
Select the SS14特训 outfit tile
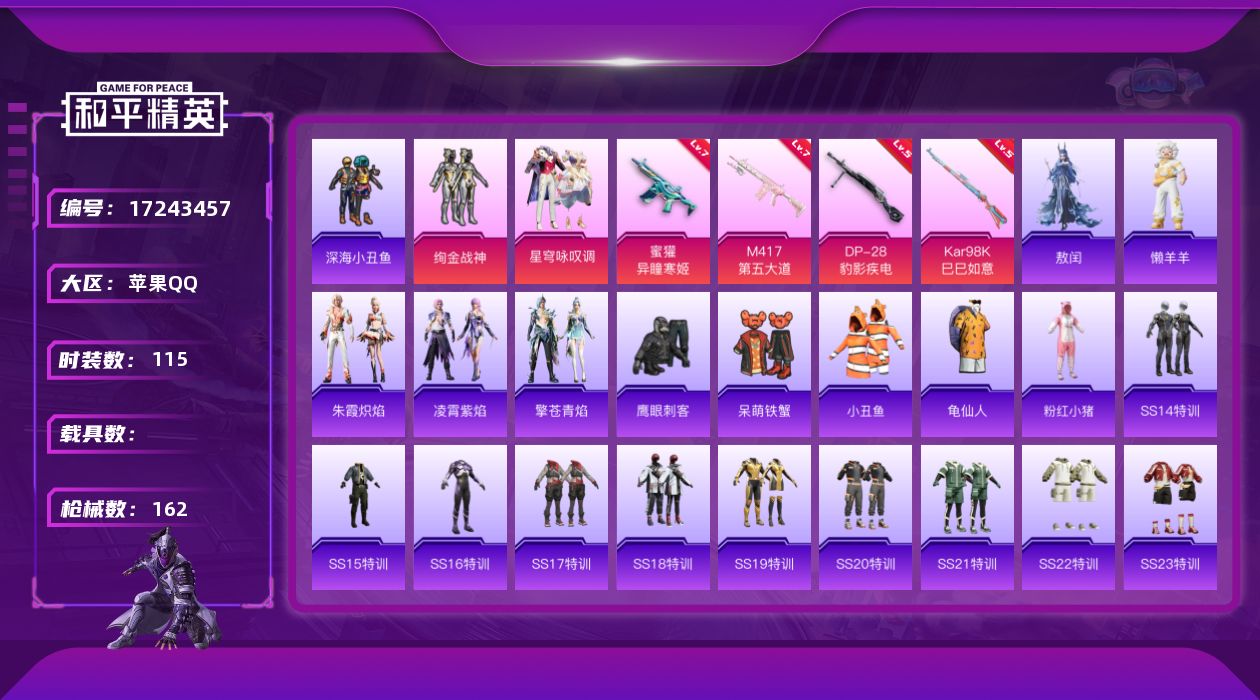coord(1170,364)
